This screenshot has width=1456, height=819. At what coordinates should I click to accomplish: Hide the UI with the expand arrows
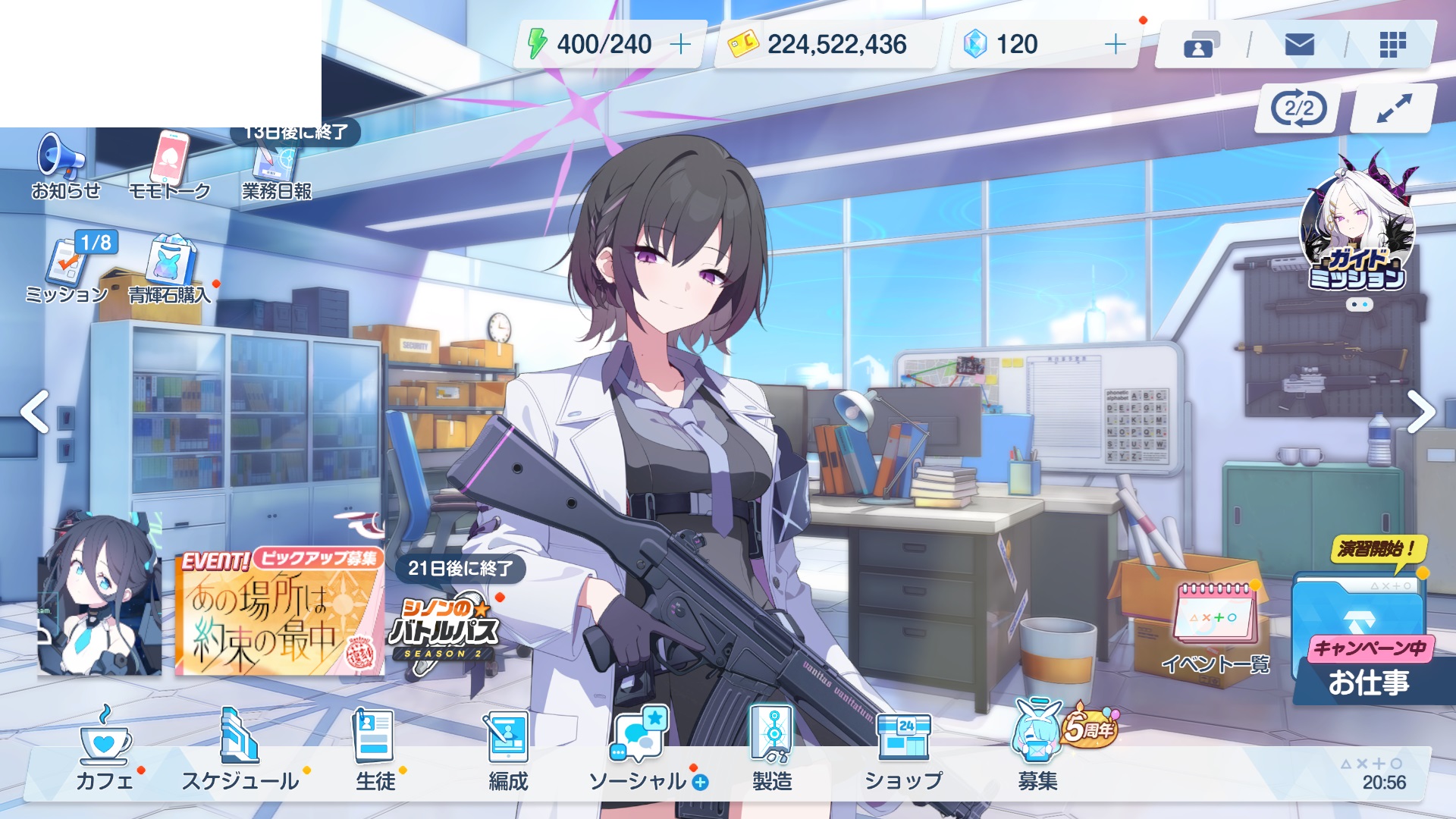click(1394, 108)
